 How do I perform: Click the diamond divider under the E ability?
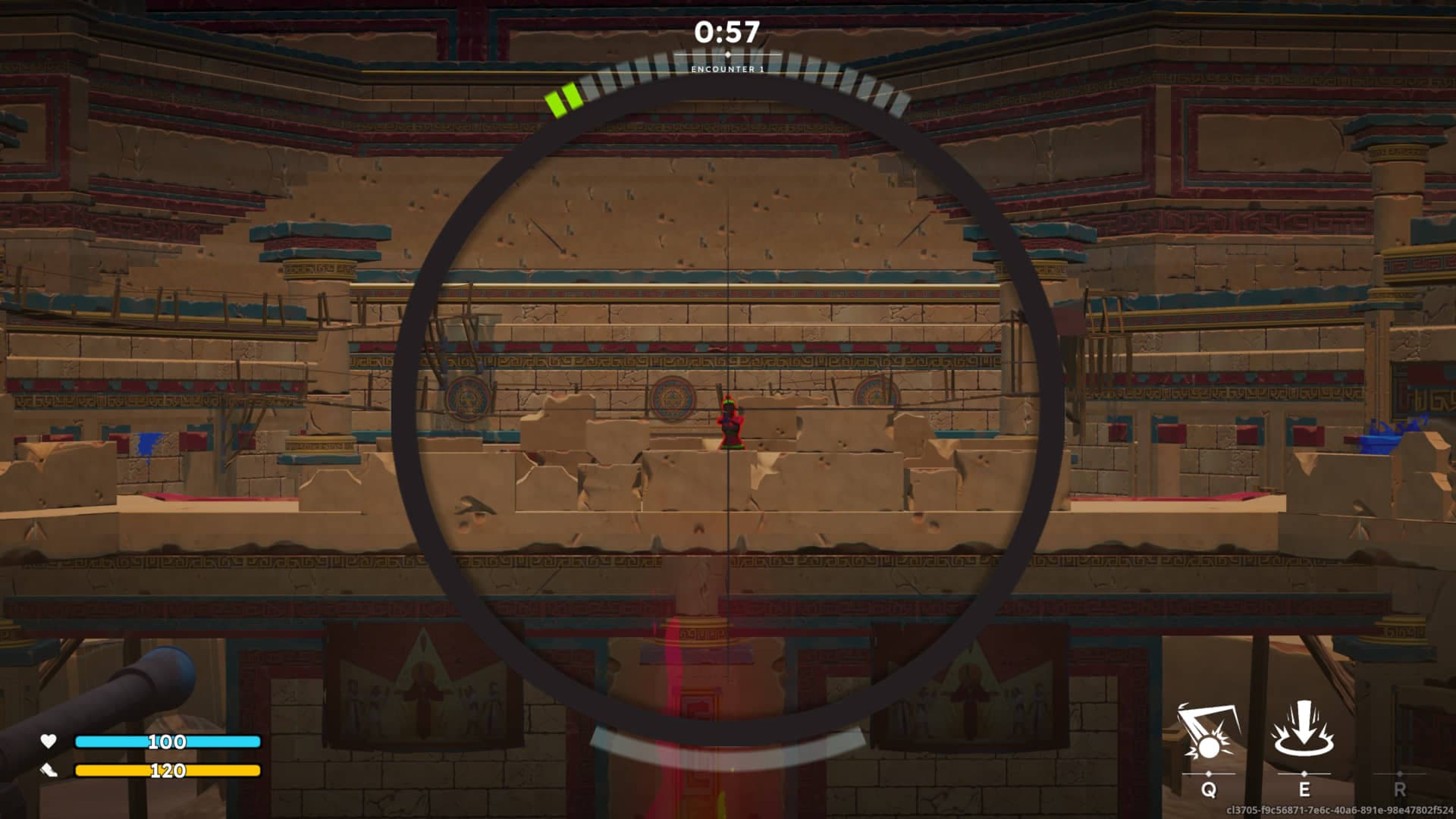[1304, 775]
